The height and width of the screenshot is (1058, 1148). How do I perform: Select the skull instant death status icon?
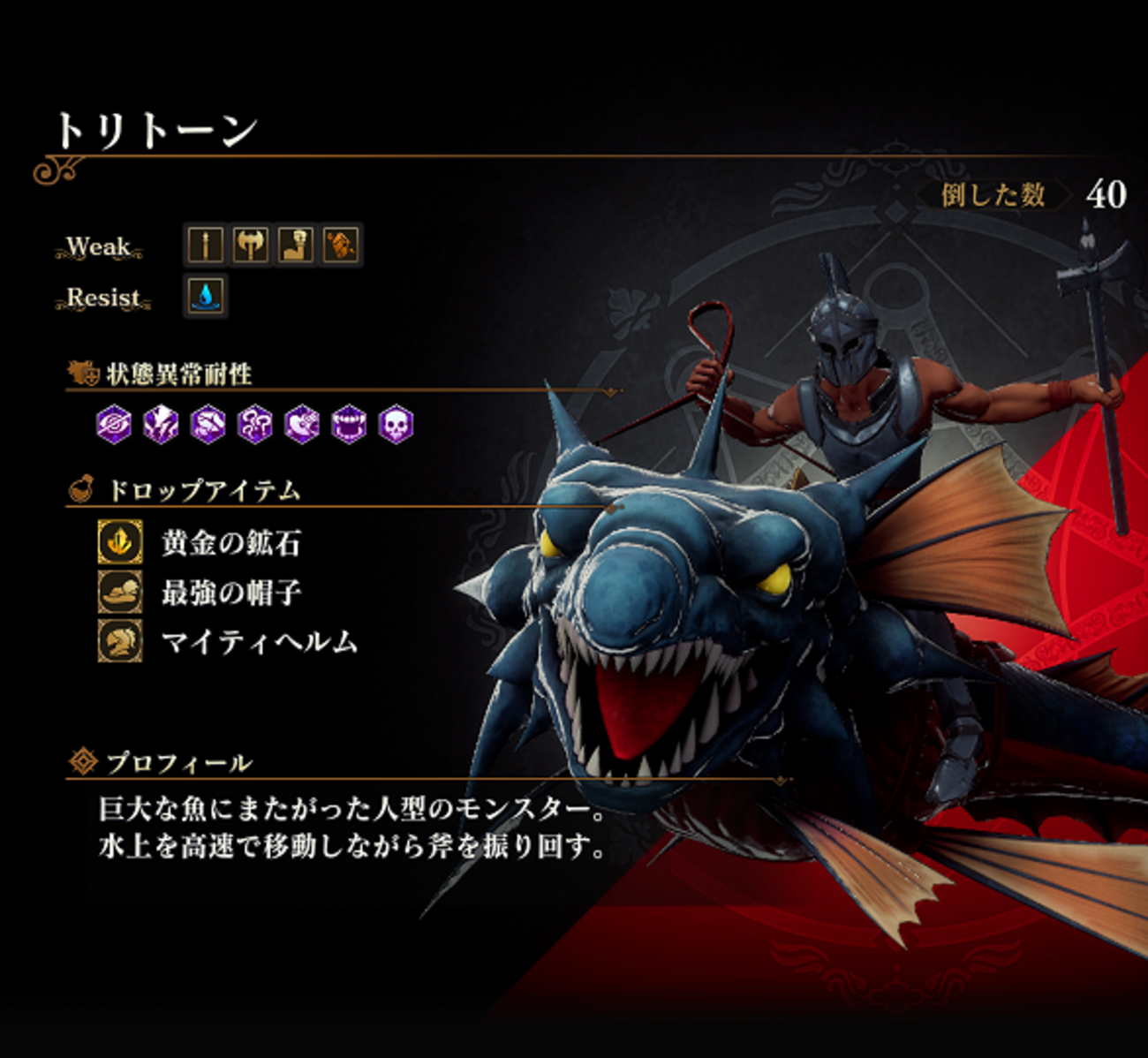395,425
